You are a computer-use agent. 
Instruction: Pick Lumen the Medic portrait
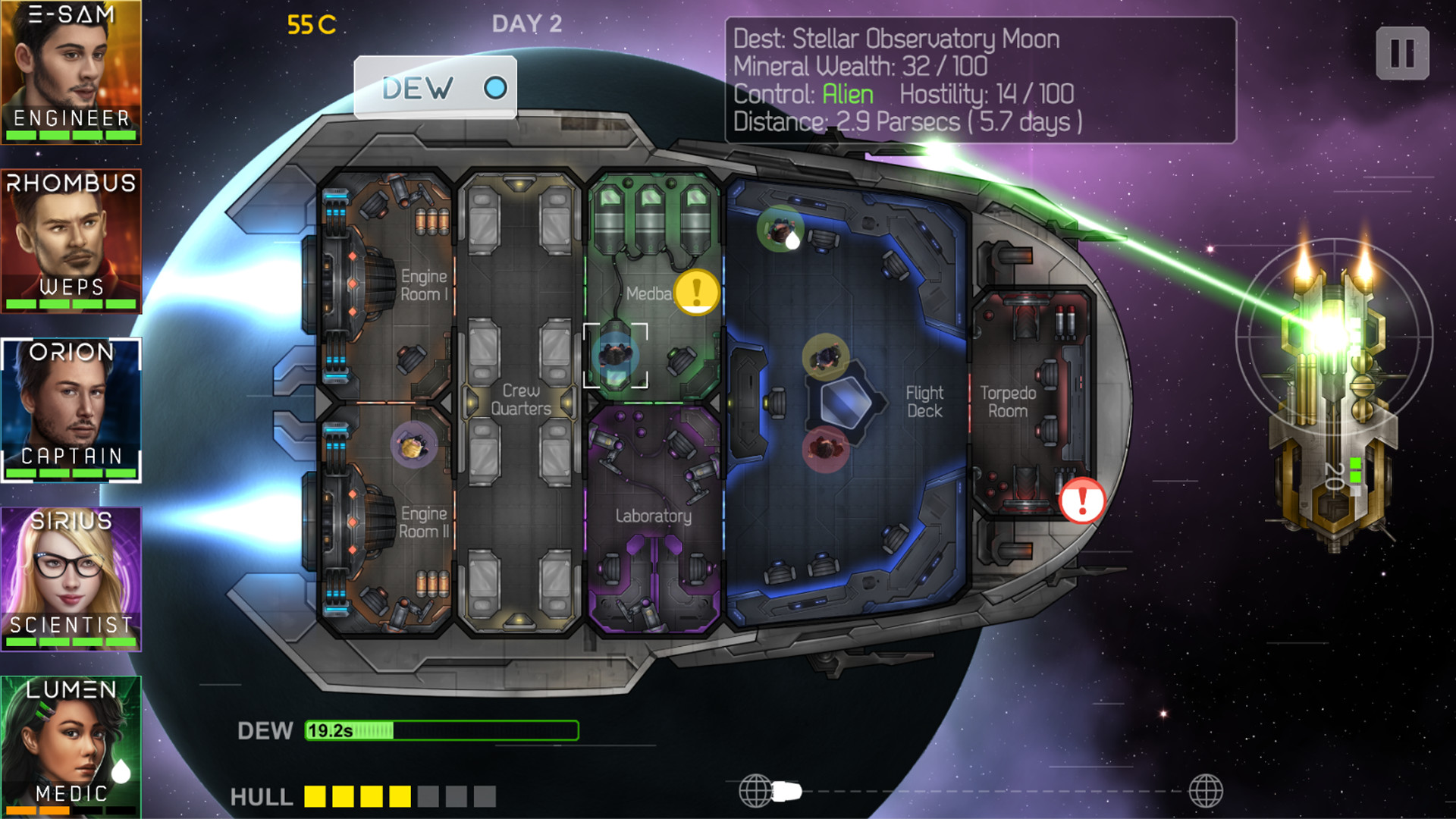71,747
